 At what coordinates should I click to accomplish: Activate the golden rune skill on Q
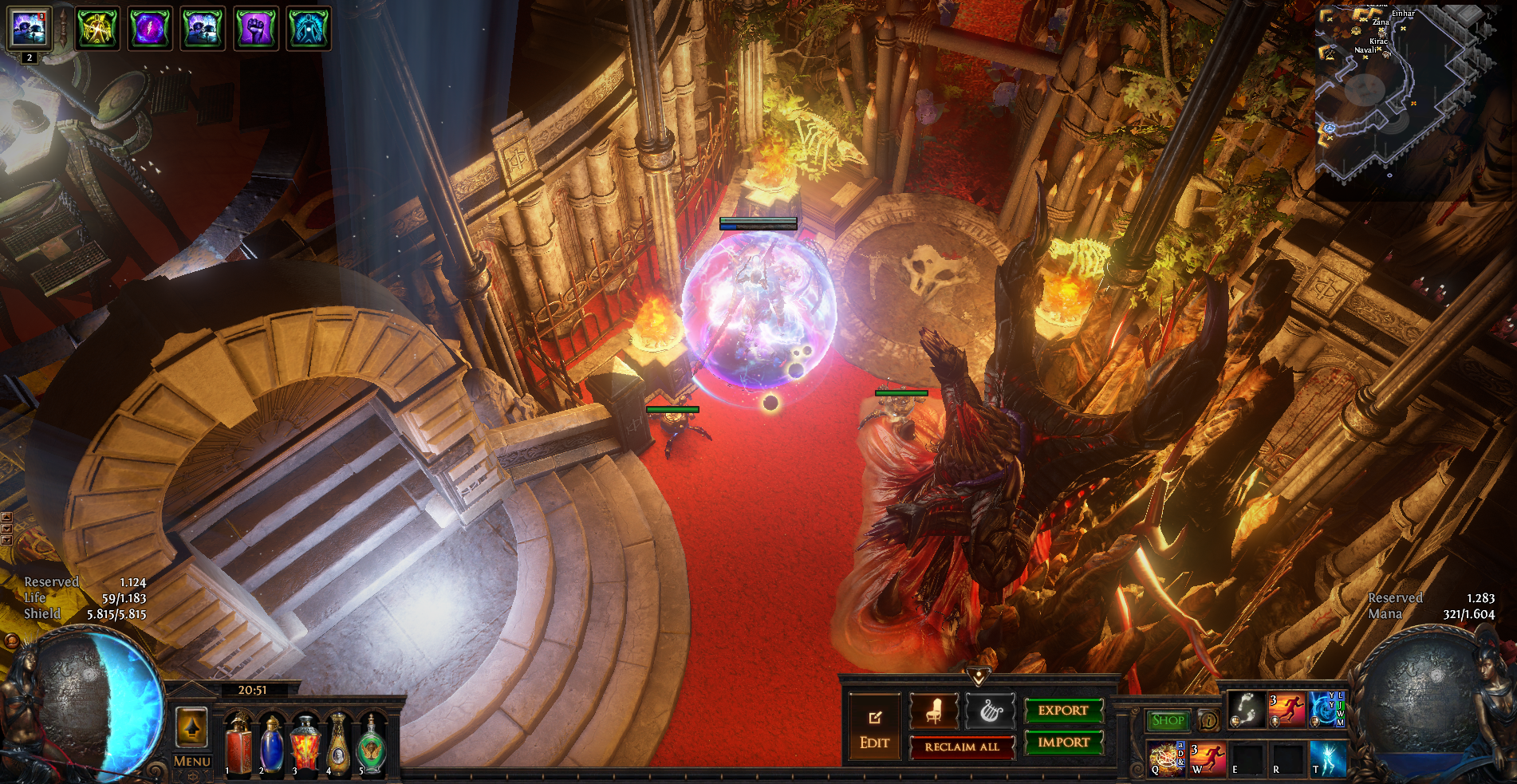[1167, 758]
